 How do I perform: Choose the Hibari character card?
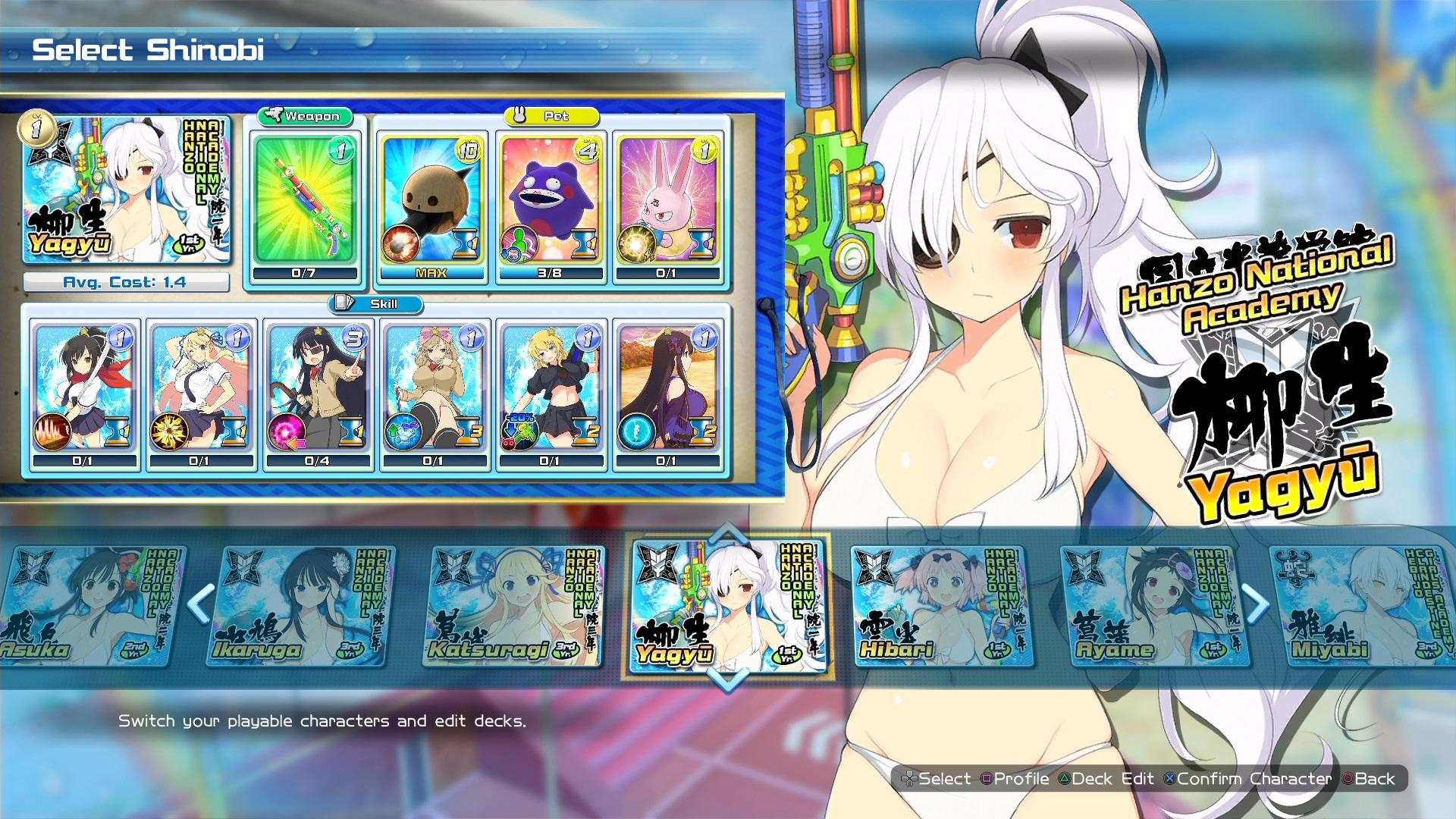click(940, 607)
